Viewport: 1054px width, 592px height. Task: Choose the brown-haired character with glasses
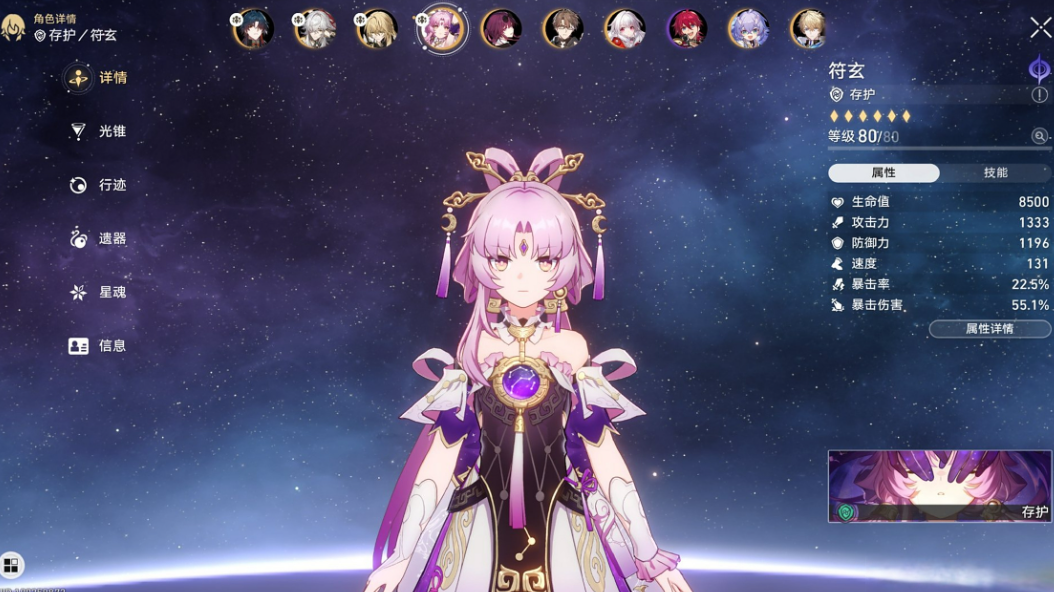coord(564,29)
